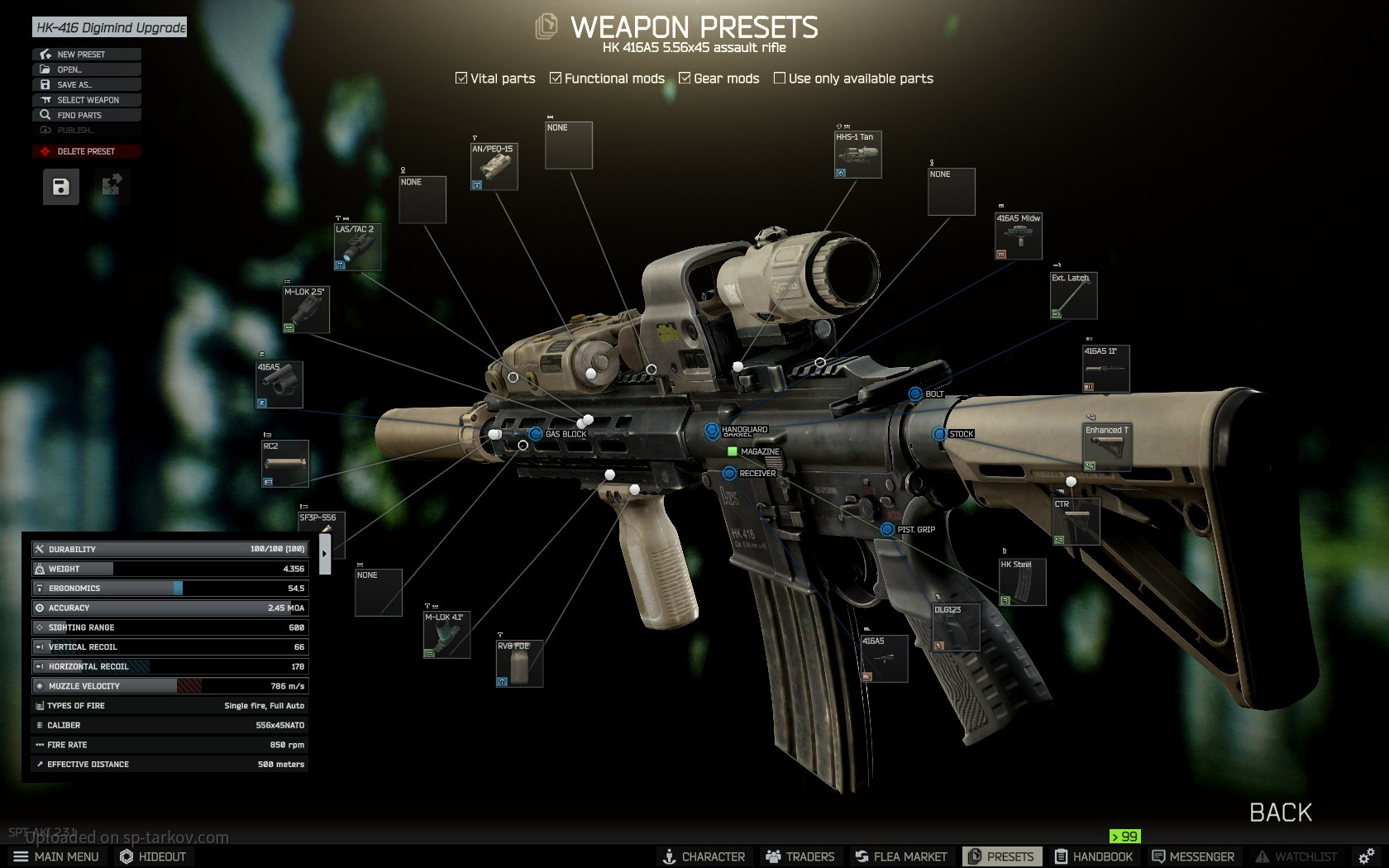This screenshot has height=868, width=1389.
Task: Open the LAS/TAC 2 flashlight slot
Action: (x=357, y=247)
